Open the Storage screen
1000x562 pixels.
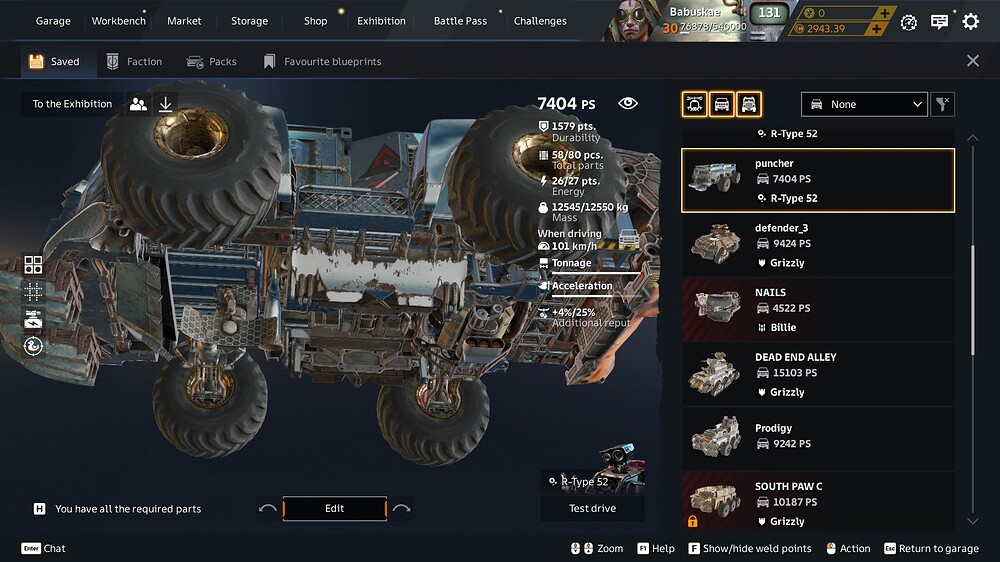[x=249, y=21]
